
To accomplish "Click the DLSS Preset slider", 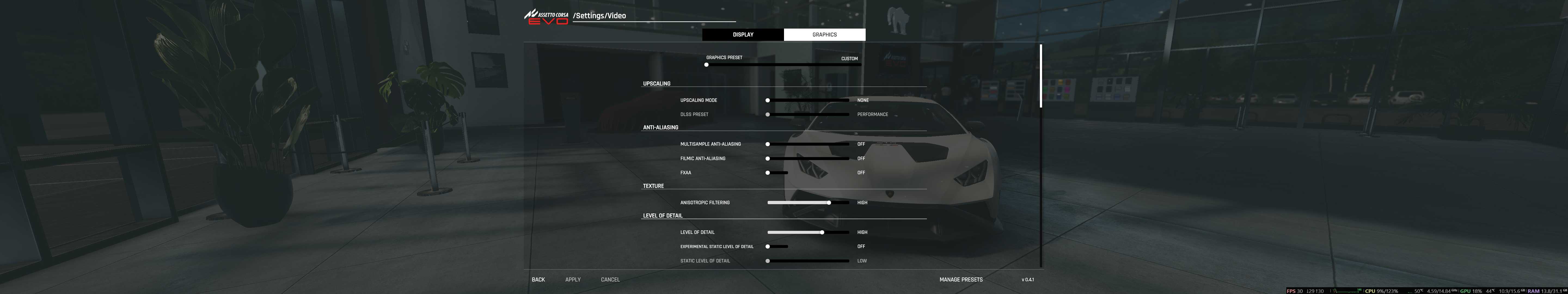I will pos(808,114).
